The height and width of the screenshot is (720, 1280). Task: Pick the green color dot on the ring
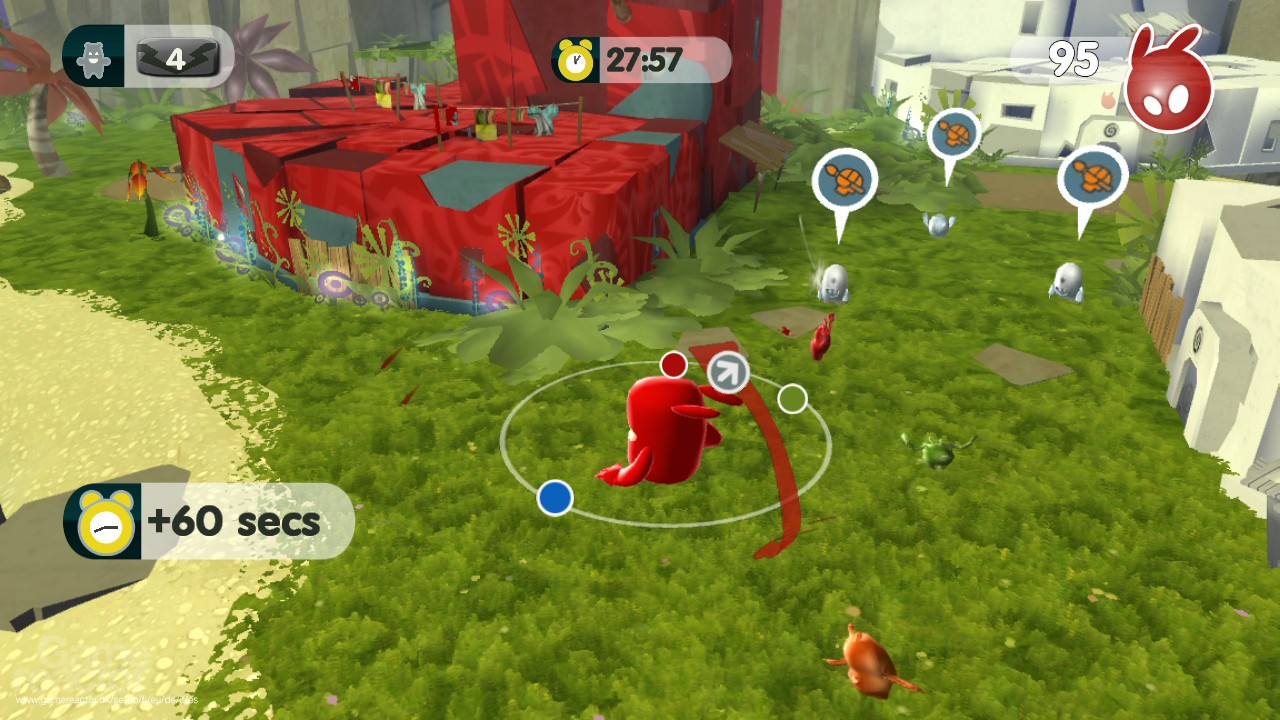pos(792,399)
